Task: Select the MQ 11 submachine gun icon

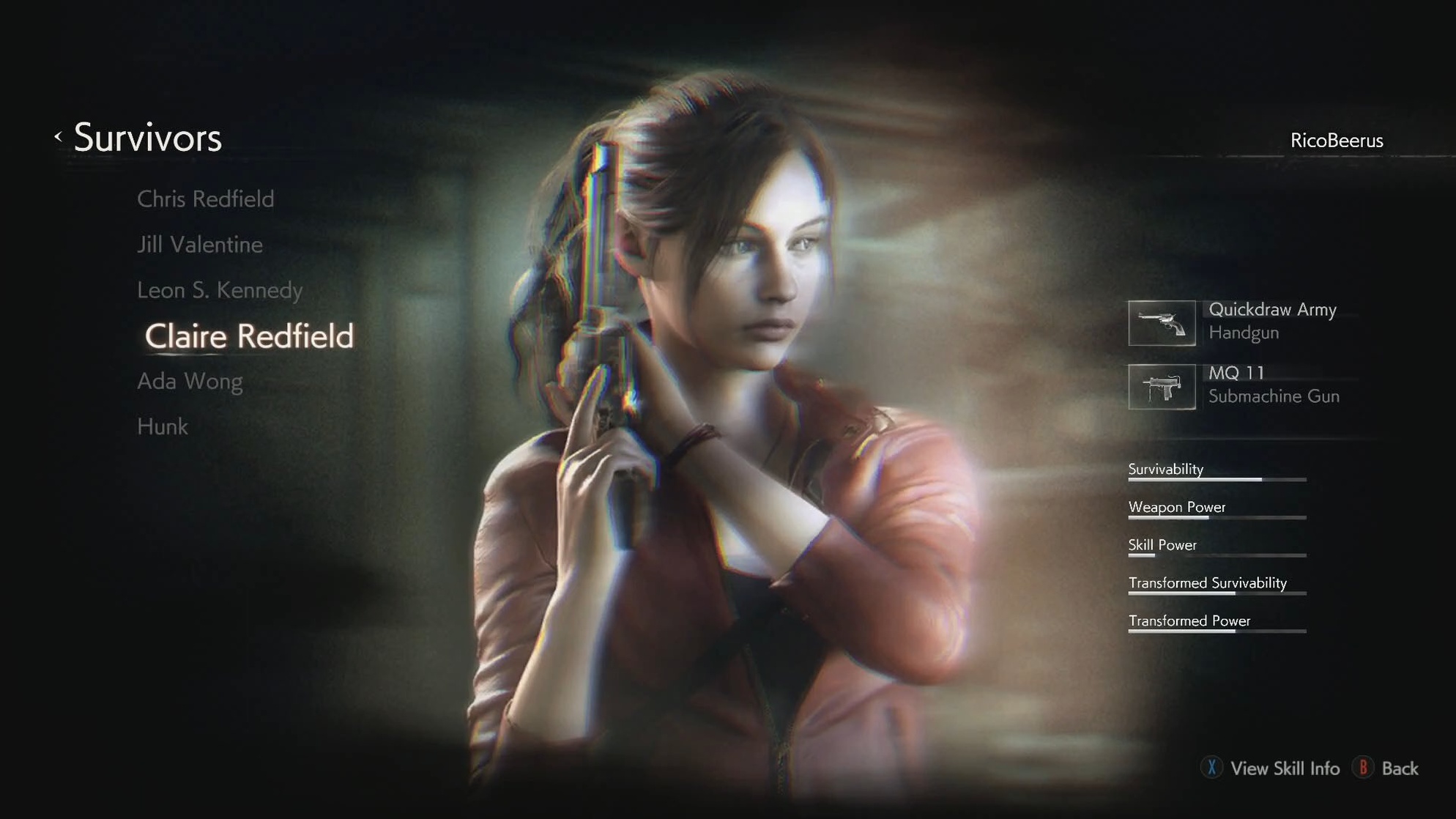Action: pos(1163,388)
